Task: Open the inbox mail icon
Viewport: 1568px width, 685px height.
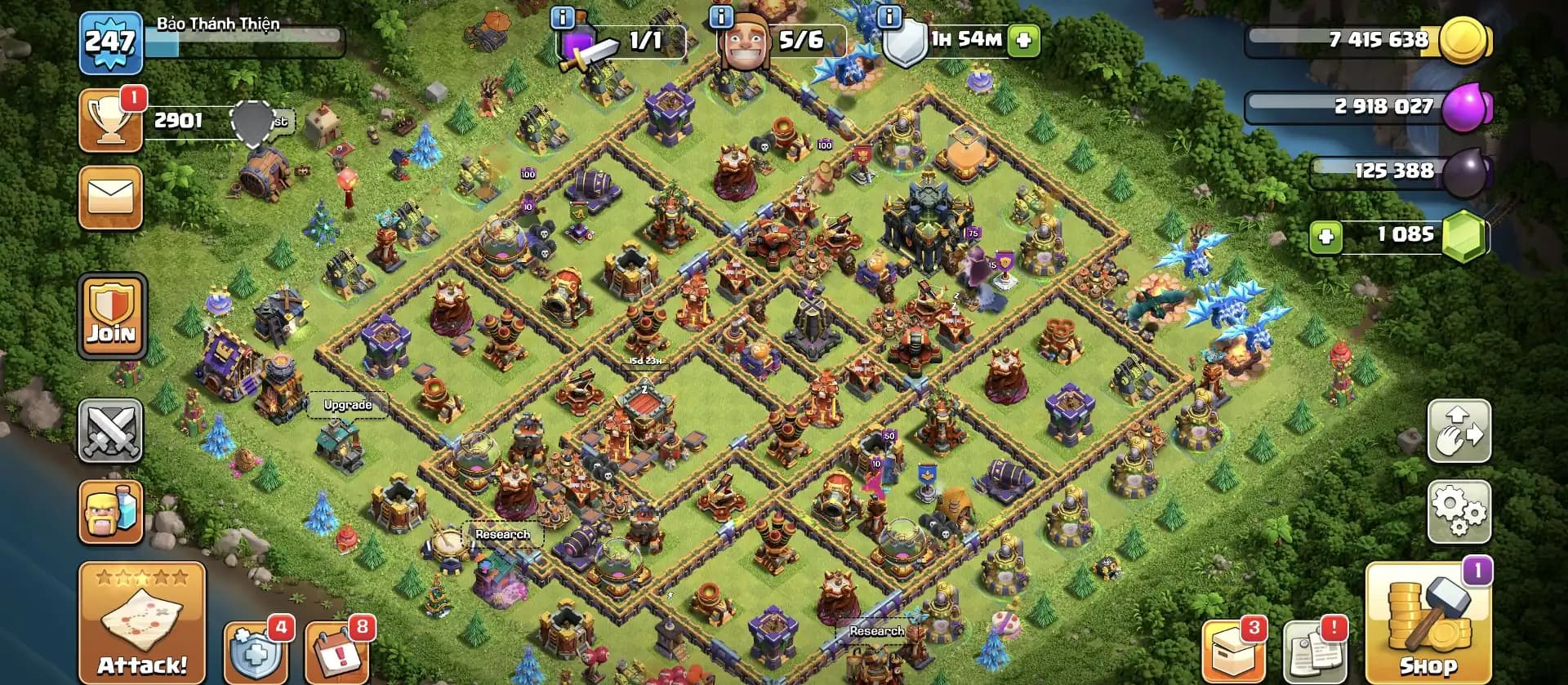Action: click(x=111, y=198)
